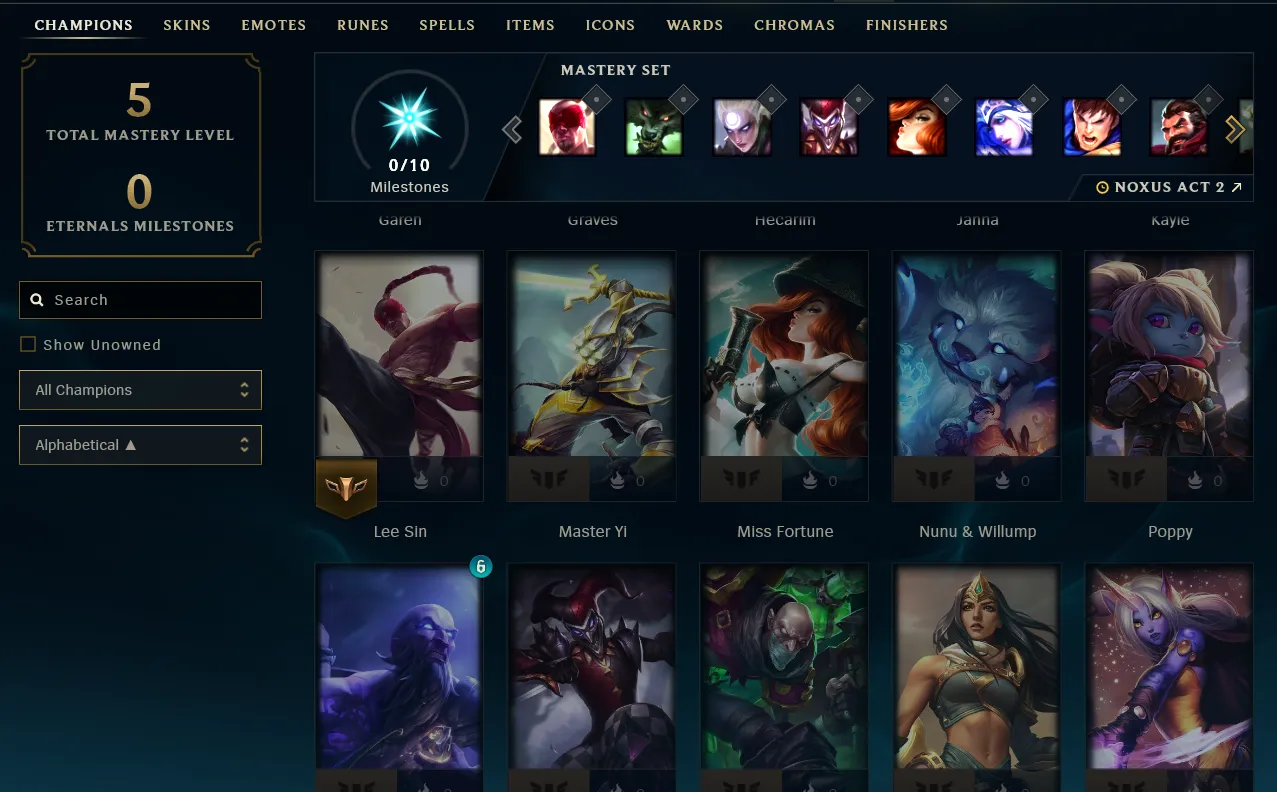1277x792 pixels.
Task: Open the Chromas tab
Action: (x=794, y=25)
